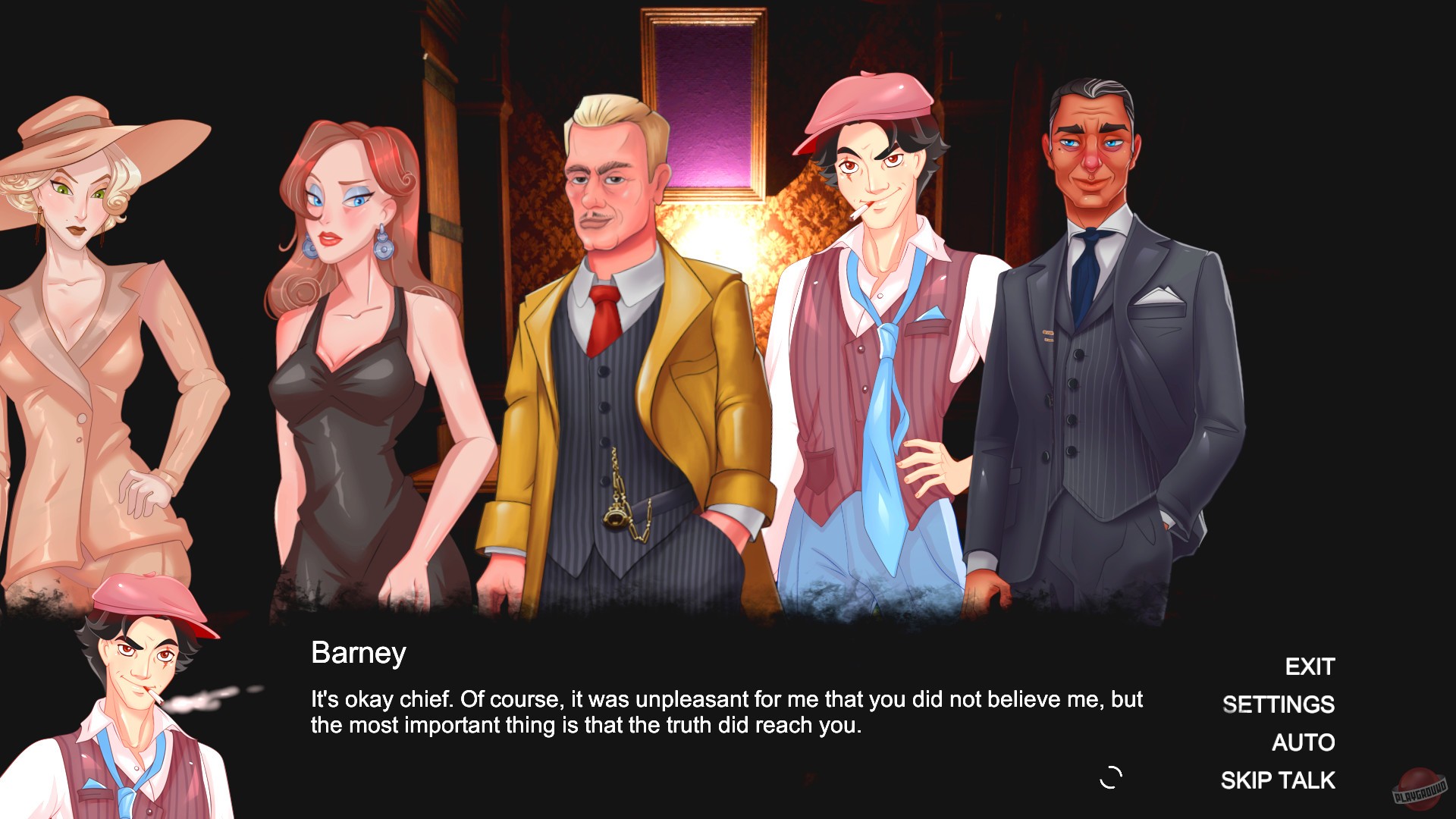Toggle SKIP TALK mode on

(1277, 779)
